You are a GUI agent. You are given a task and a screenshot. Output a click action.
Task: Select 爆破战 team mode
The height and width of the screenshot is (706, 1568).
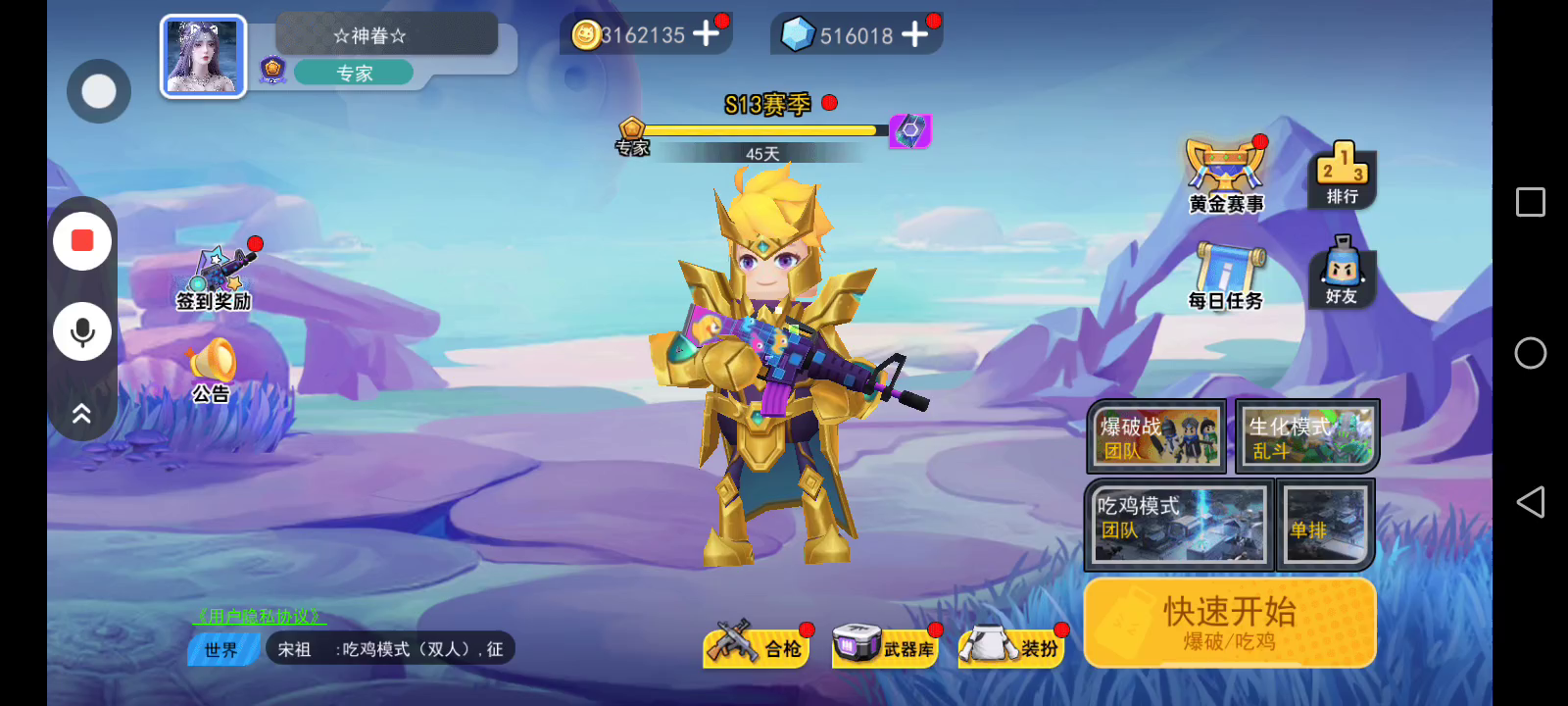(x=1157, y=436)
